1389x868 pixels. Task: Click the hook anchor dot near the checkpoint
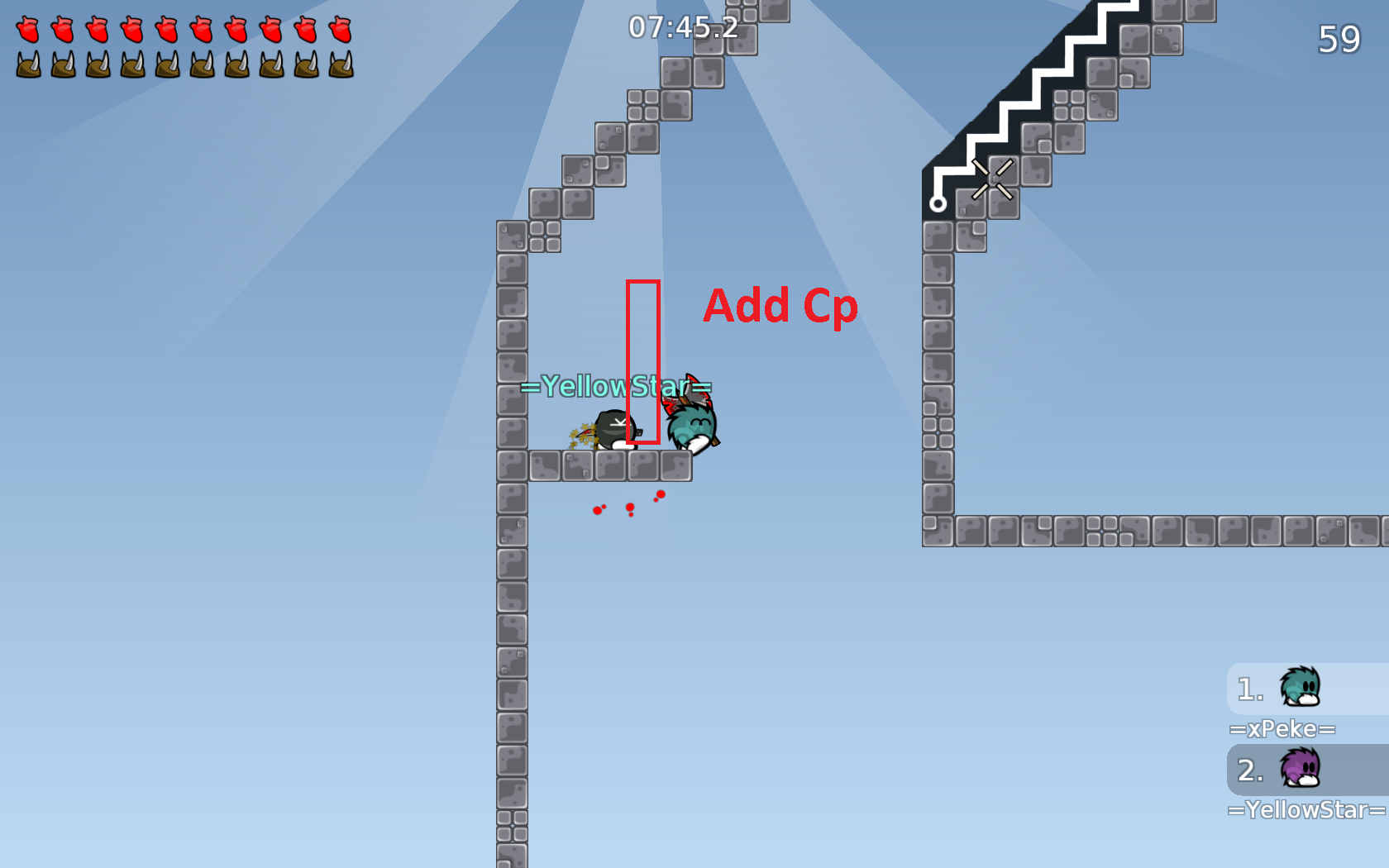tap(938, 203)
